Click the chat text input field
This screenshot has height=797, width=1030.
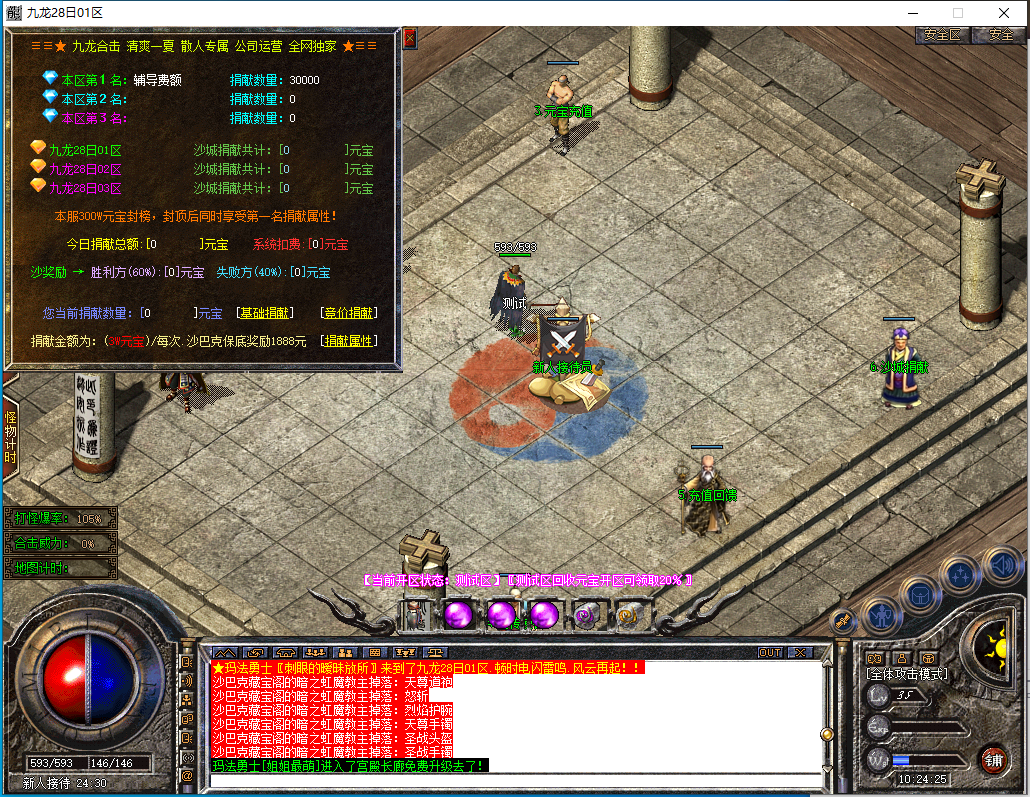pos(510,779)
